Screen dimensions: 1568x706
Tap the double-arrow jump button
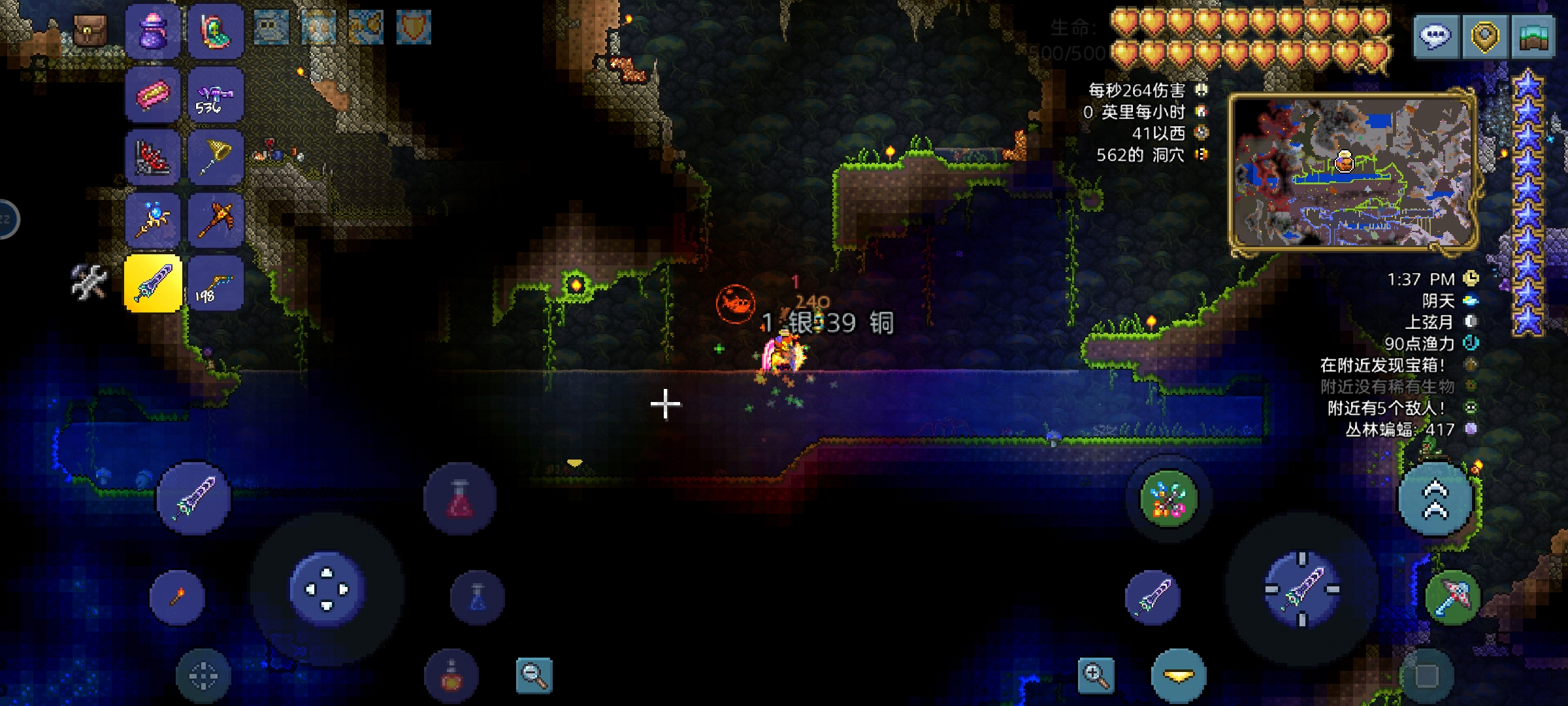pos(1435,499)
